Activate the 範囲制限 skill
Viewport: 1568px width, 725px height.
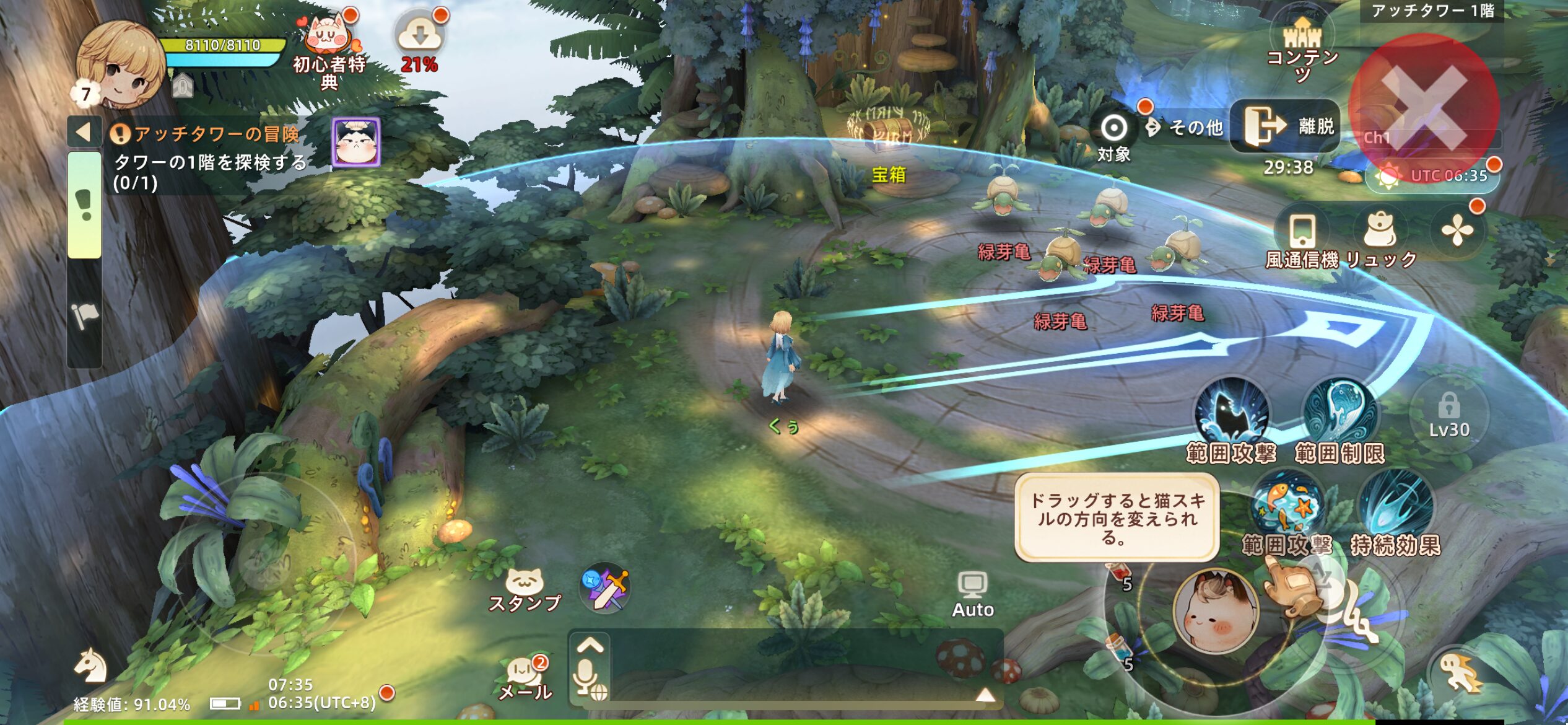point(1339,414)
